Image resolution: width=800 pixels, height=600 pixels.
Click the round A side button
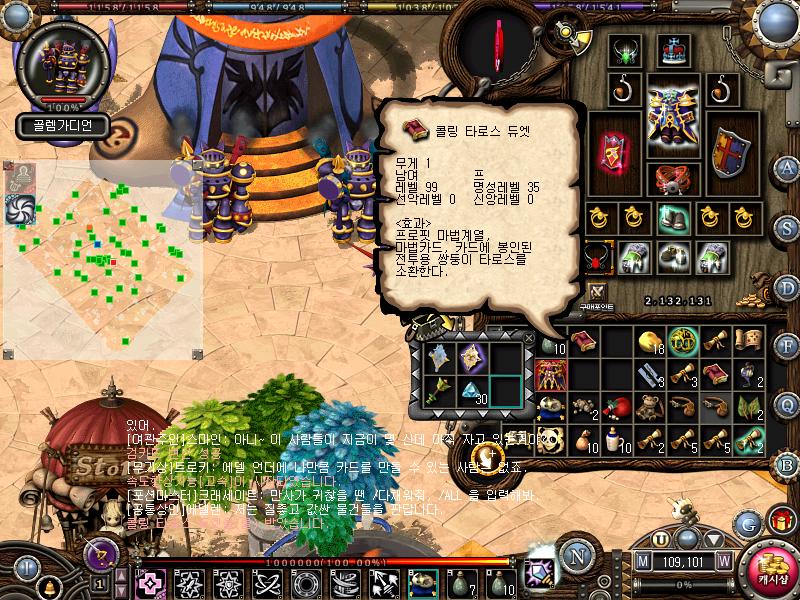pos(788,166)
